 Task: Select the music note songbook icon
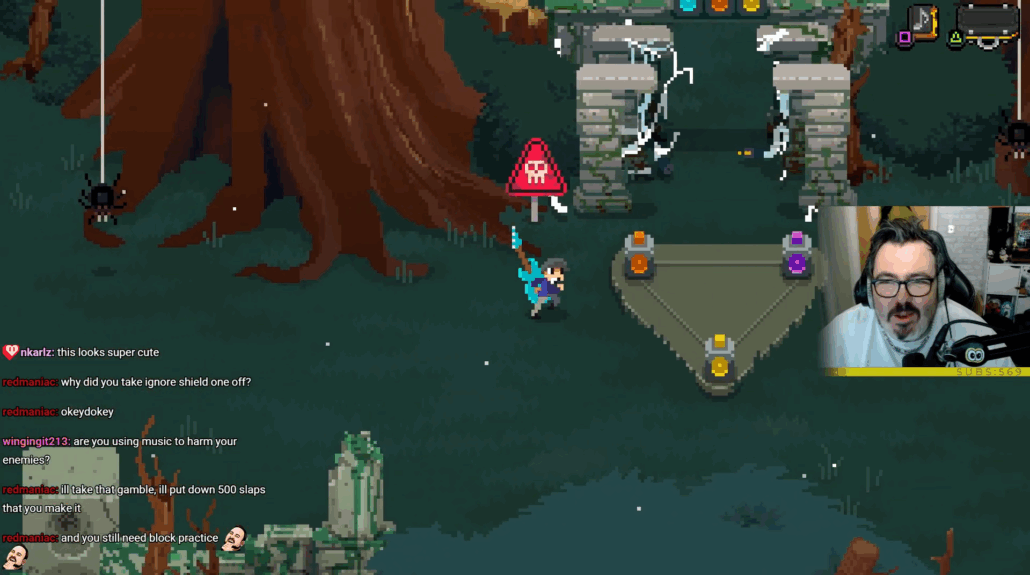coord(924,22)
